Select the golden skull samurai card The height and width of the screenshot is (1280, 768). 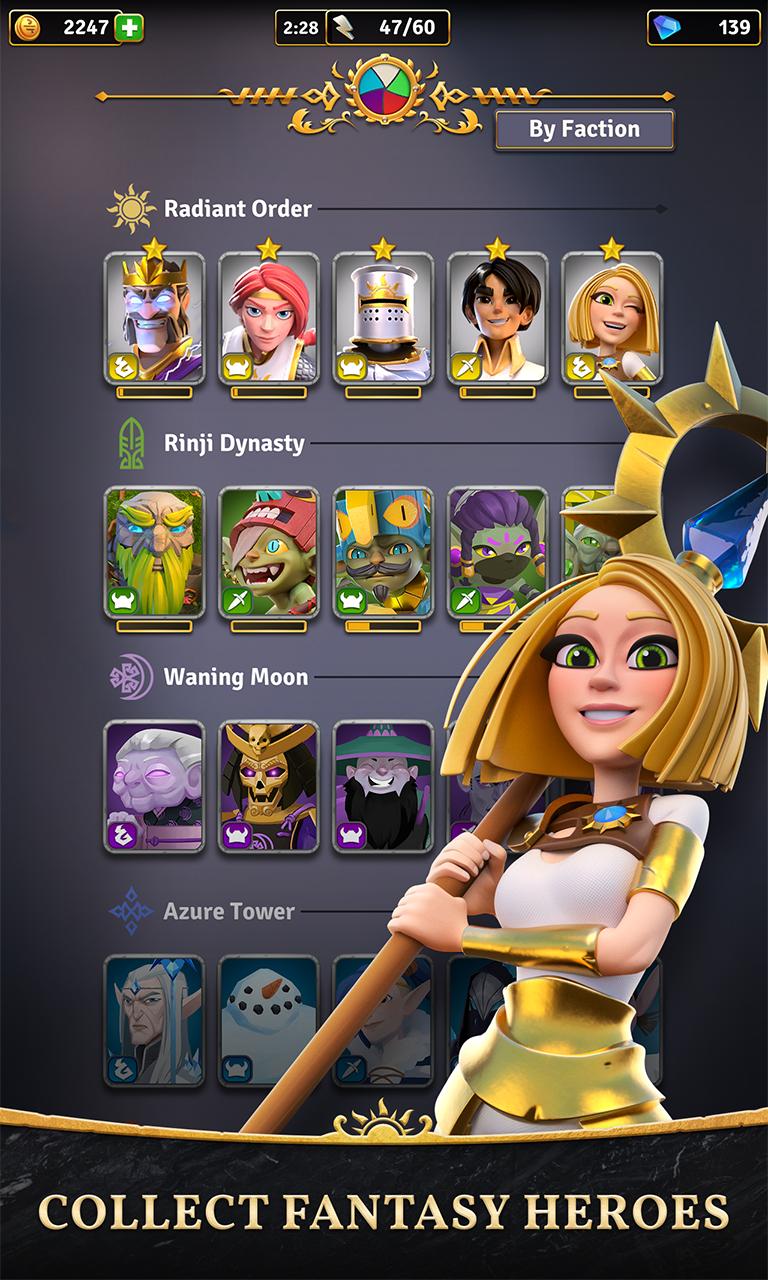pos(268,786)
